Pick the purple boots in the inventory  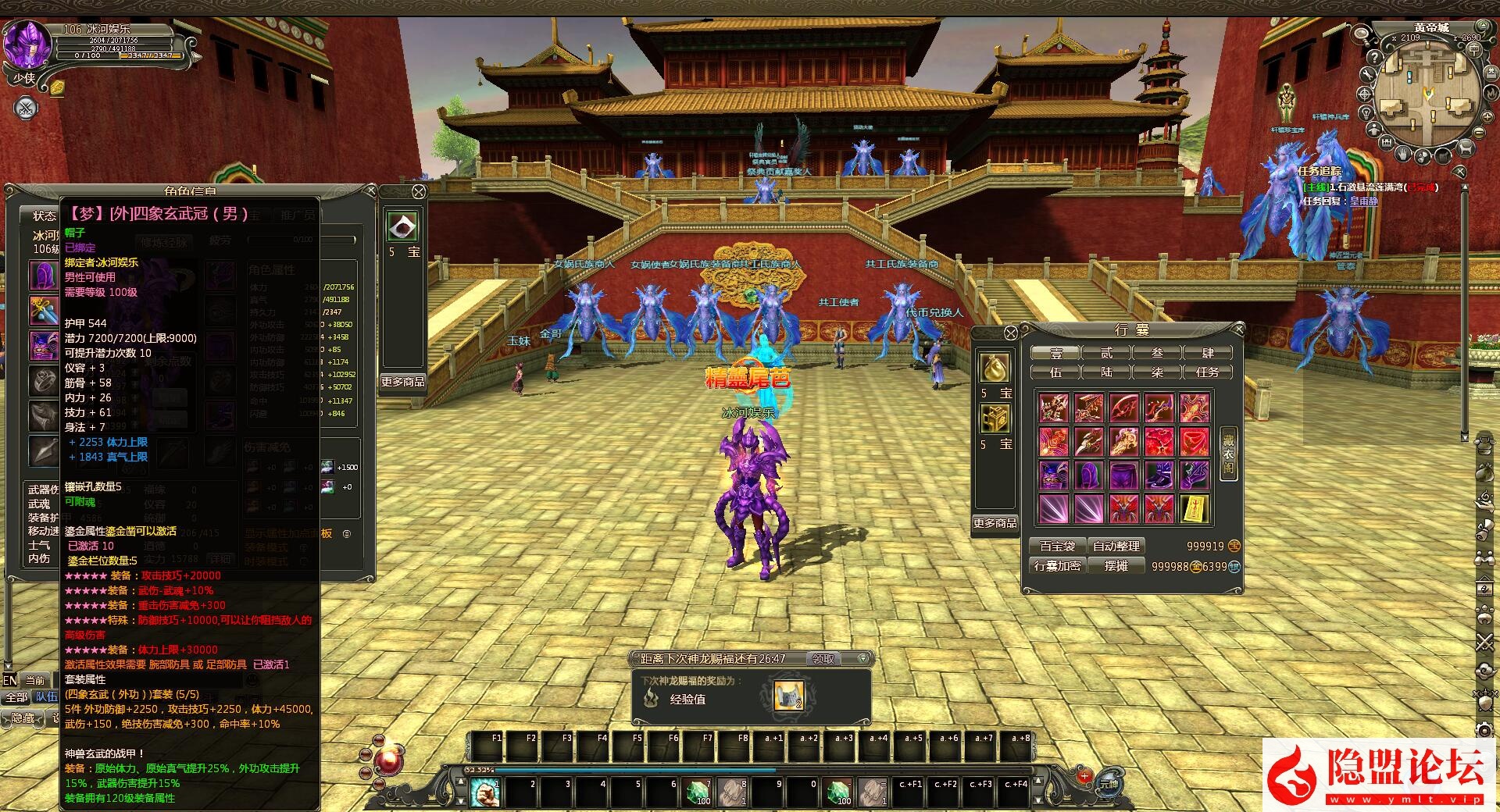point(1159,475)
